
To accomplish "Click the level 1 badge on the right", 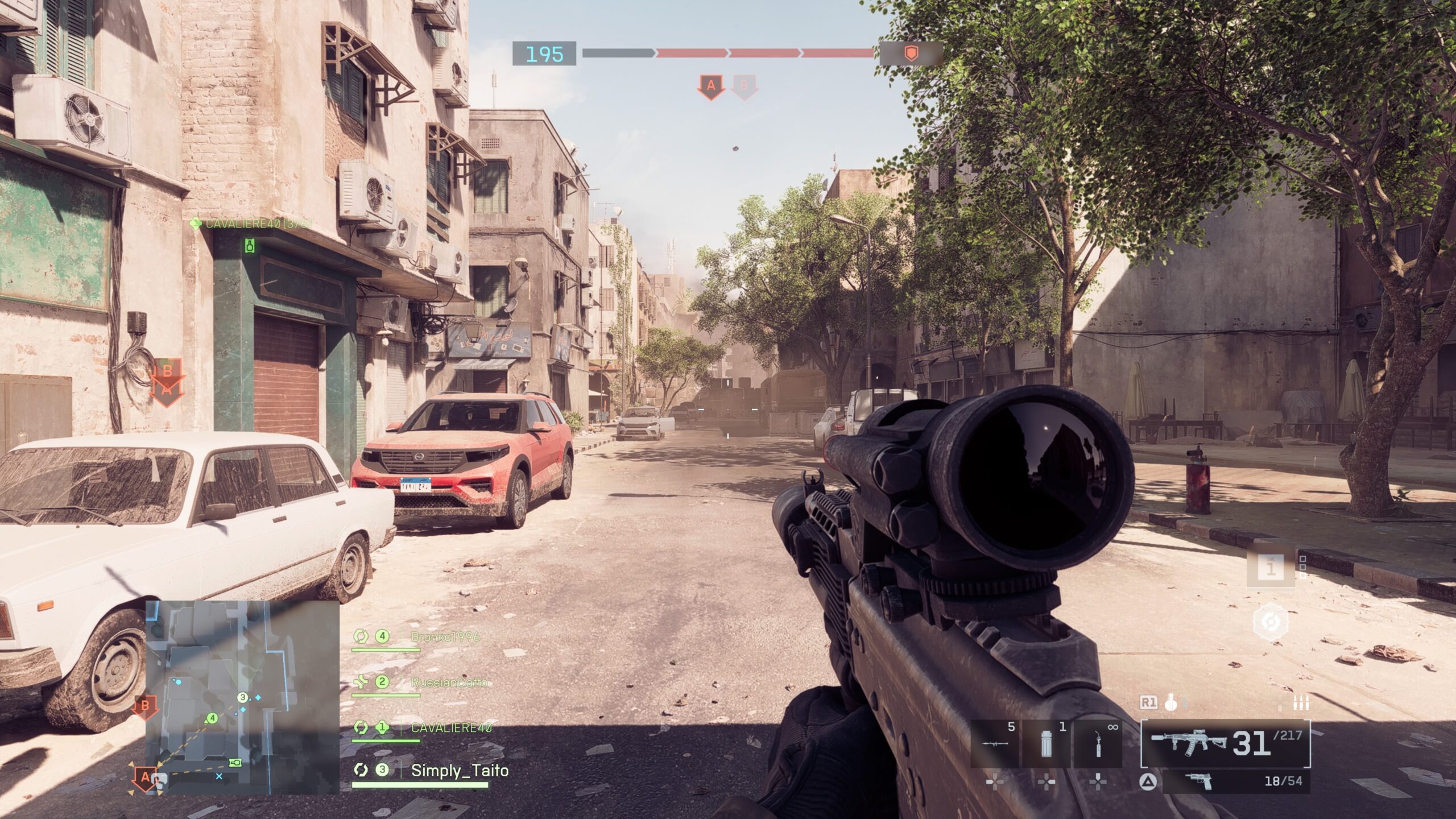I will click(x=1271, y=567).
